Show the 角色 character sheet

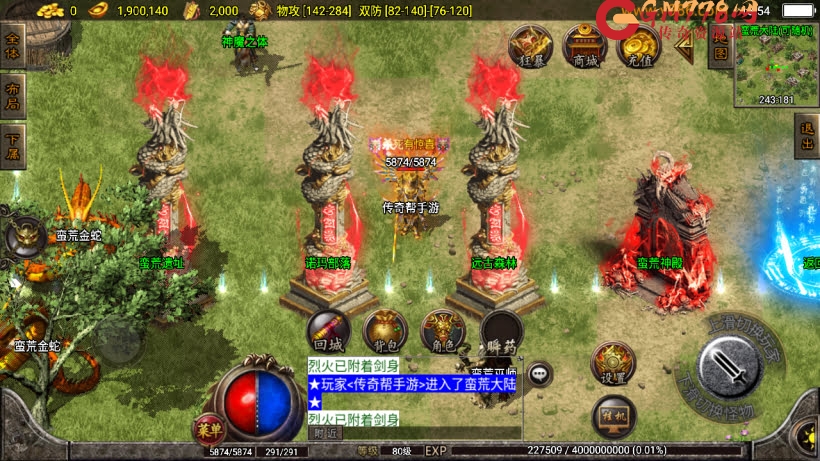tap(441, 329)
